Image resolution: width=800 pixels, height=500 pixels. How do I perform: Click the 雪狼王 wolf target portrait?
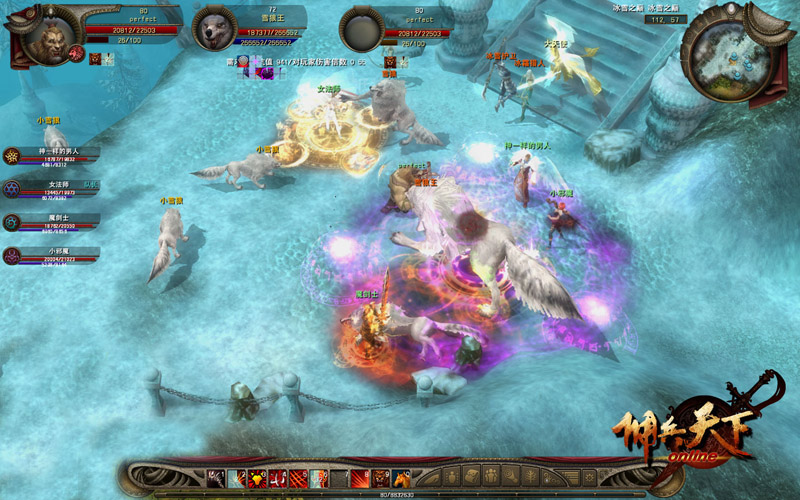coord(212,29)
